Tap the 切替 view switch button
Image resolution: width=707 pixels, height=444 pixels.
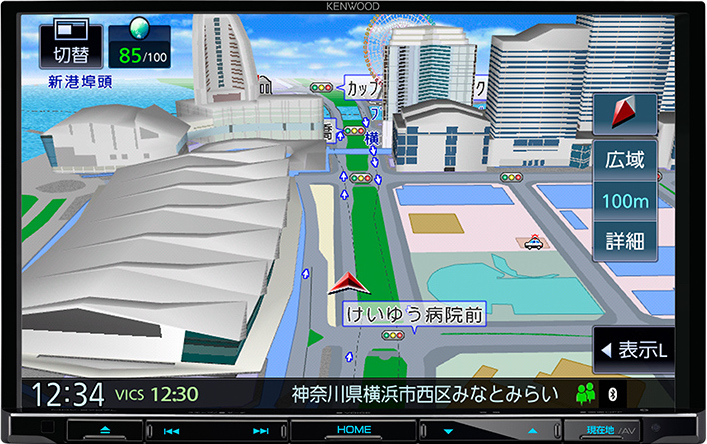70,46
